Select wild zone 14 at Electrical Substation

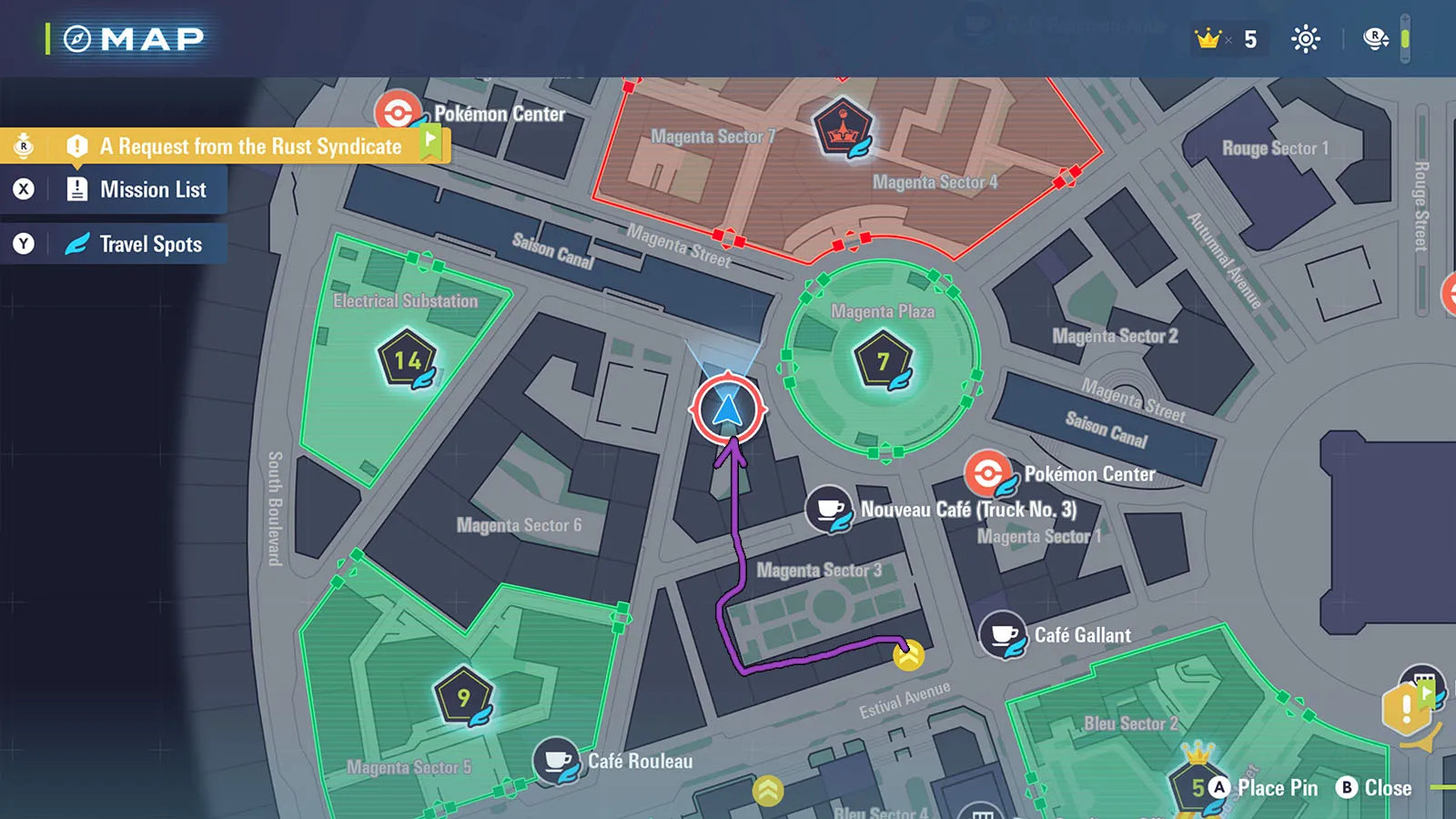(407, 360)
